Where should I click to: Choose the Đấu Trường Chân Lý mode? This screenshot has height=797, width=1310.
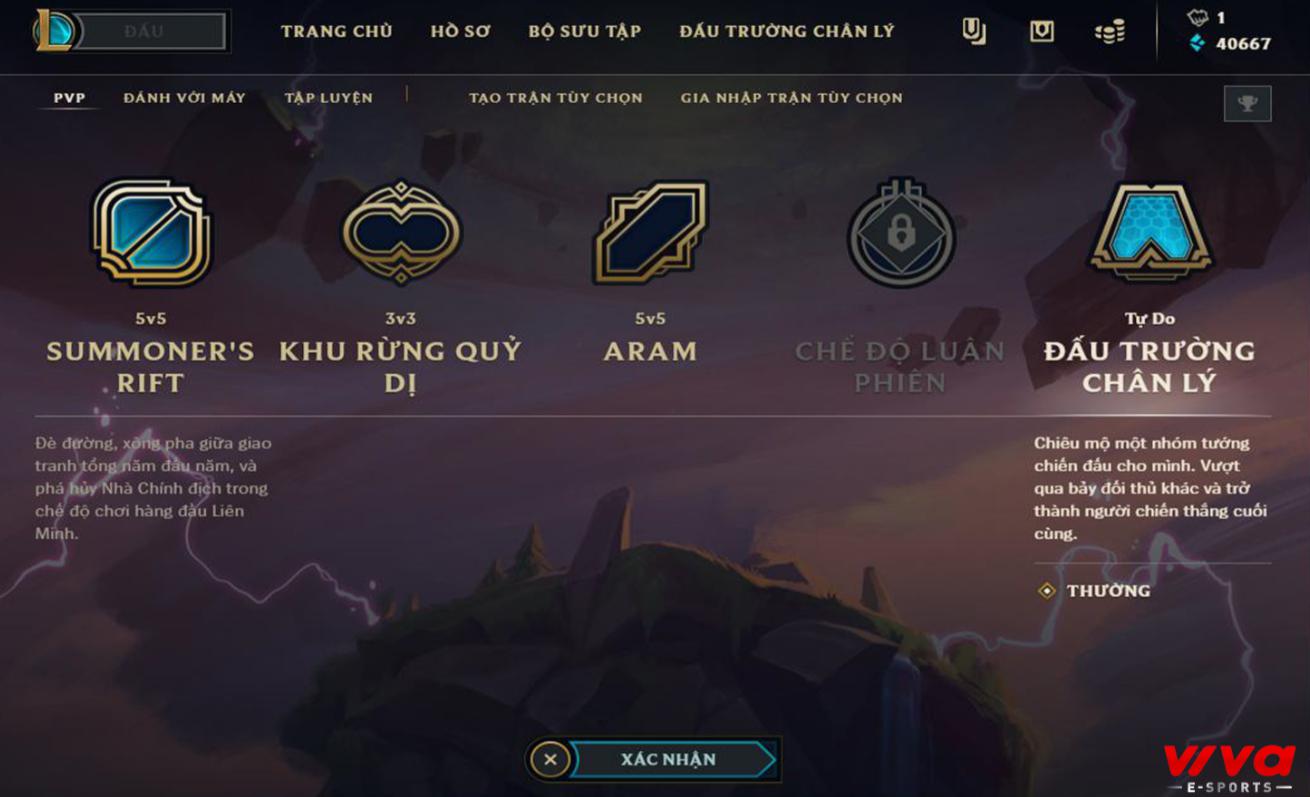pos(1149,233)
